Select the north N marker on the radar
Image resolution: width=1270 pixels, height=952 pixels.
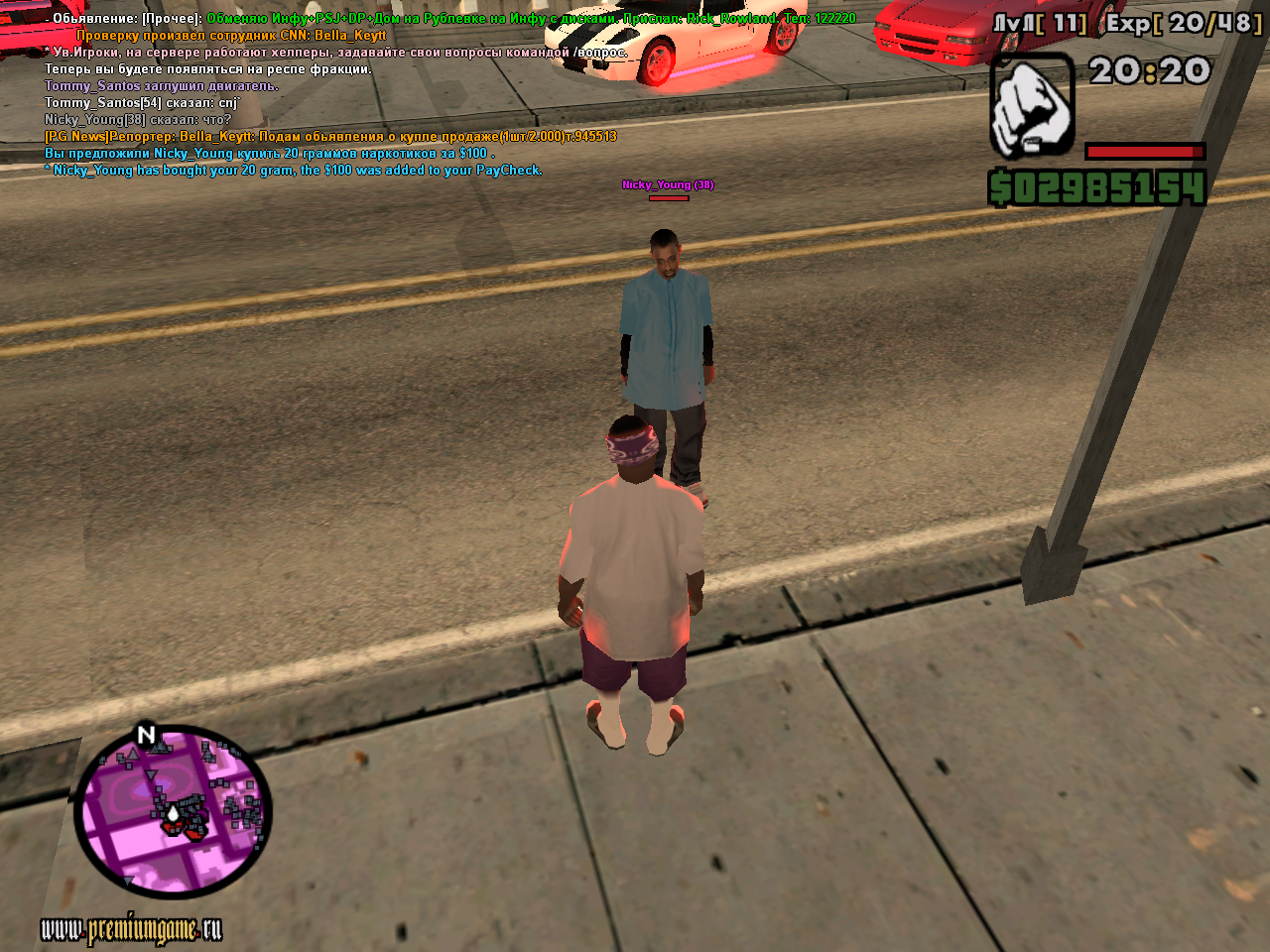(146, 735)
